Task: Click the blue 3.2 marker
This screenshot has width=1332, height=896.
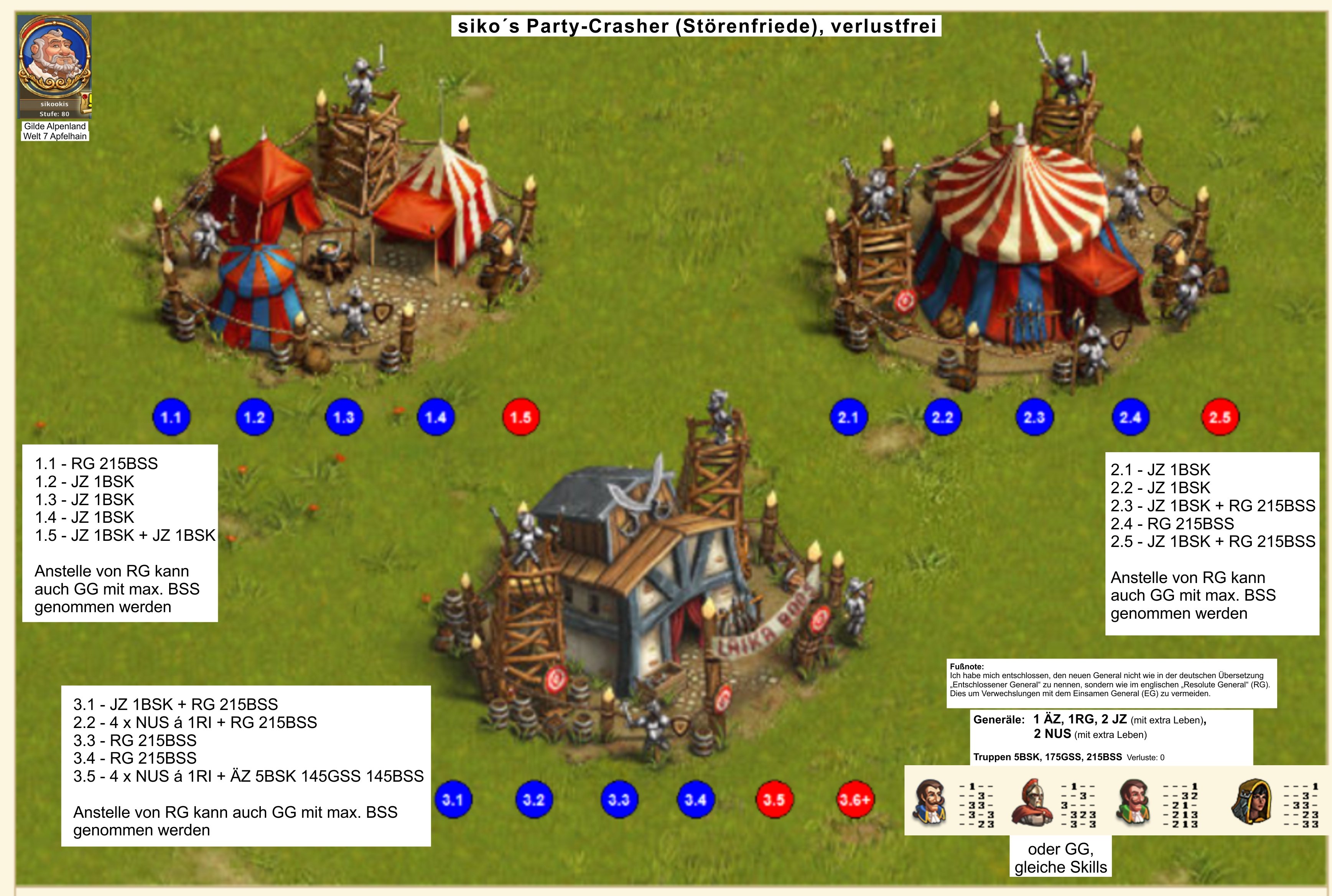Action: (534, 799)
